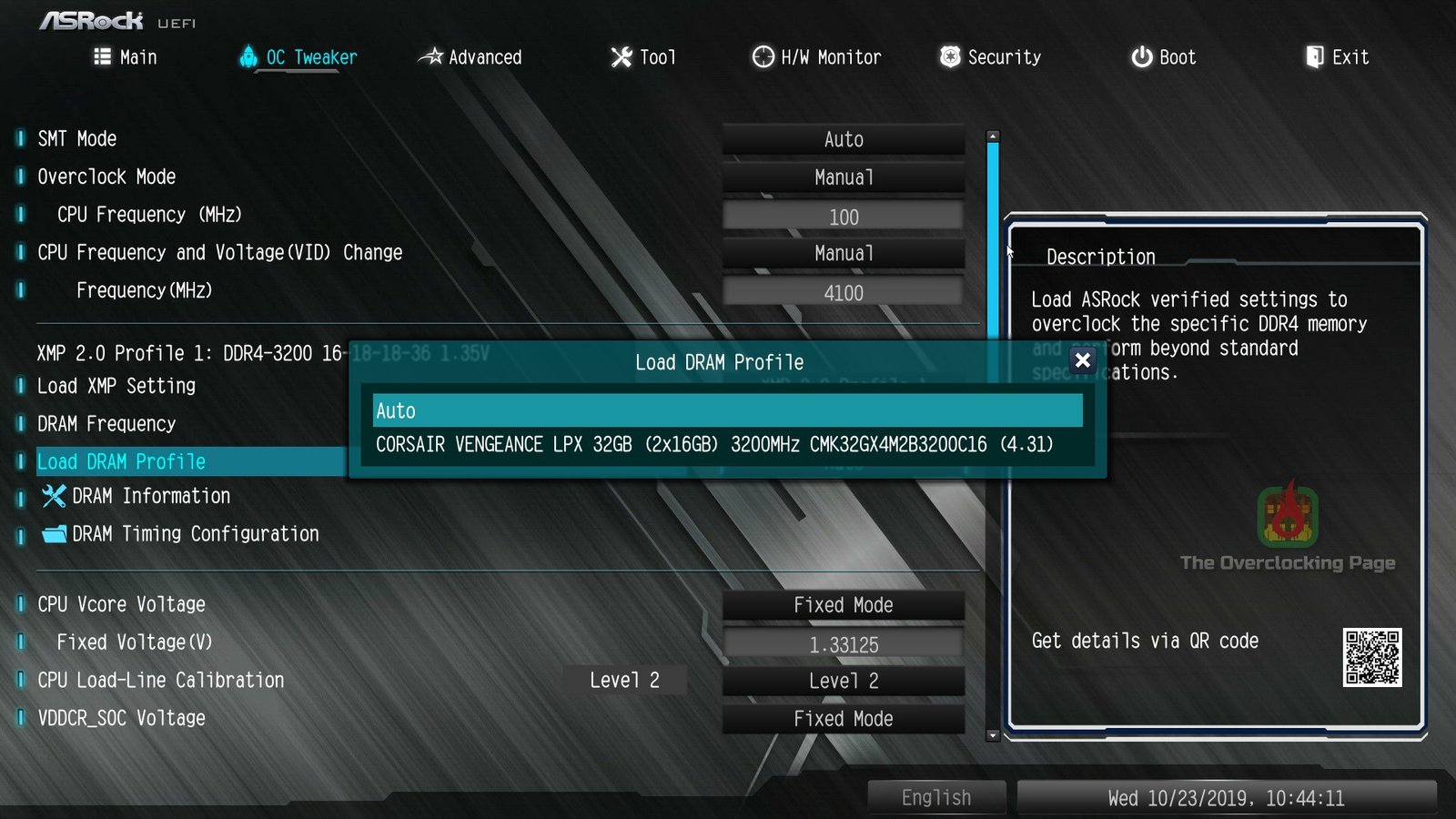Click the Advanced arrow icon
Screen dimensions: 1456x819
(x=431, y=56)
